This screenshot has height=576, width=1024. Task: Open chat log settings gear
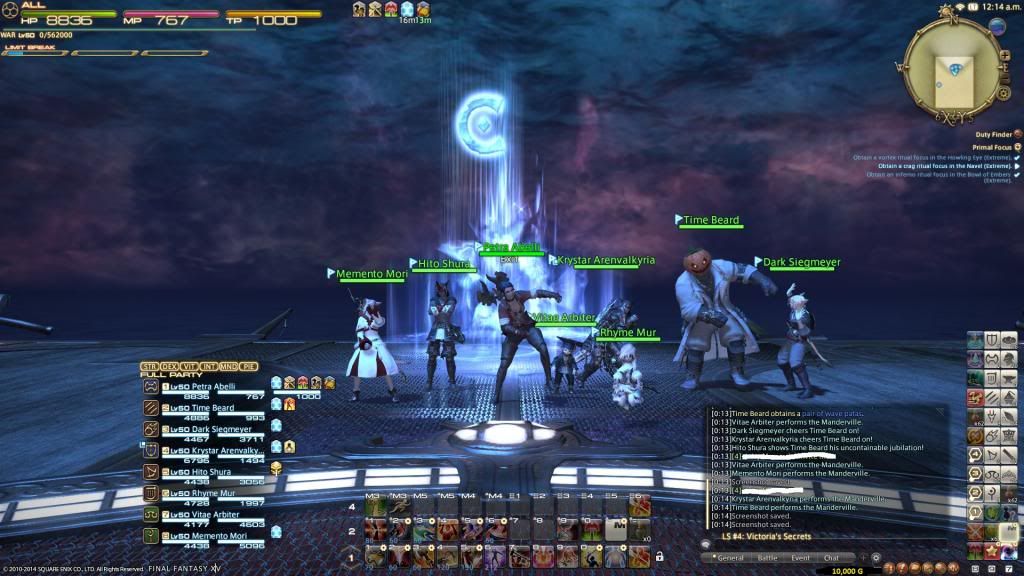tap(876, 558)
